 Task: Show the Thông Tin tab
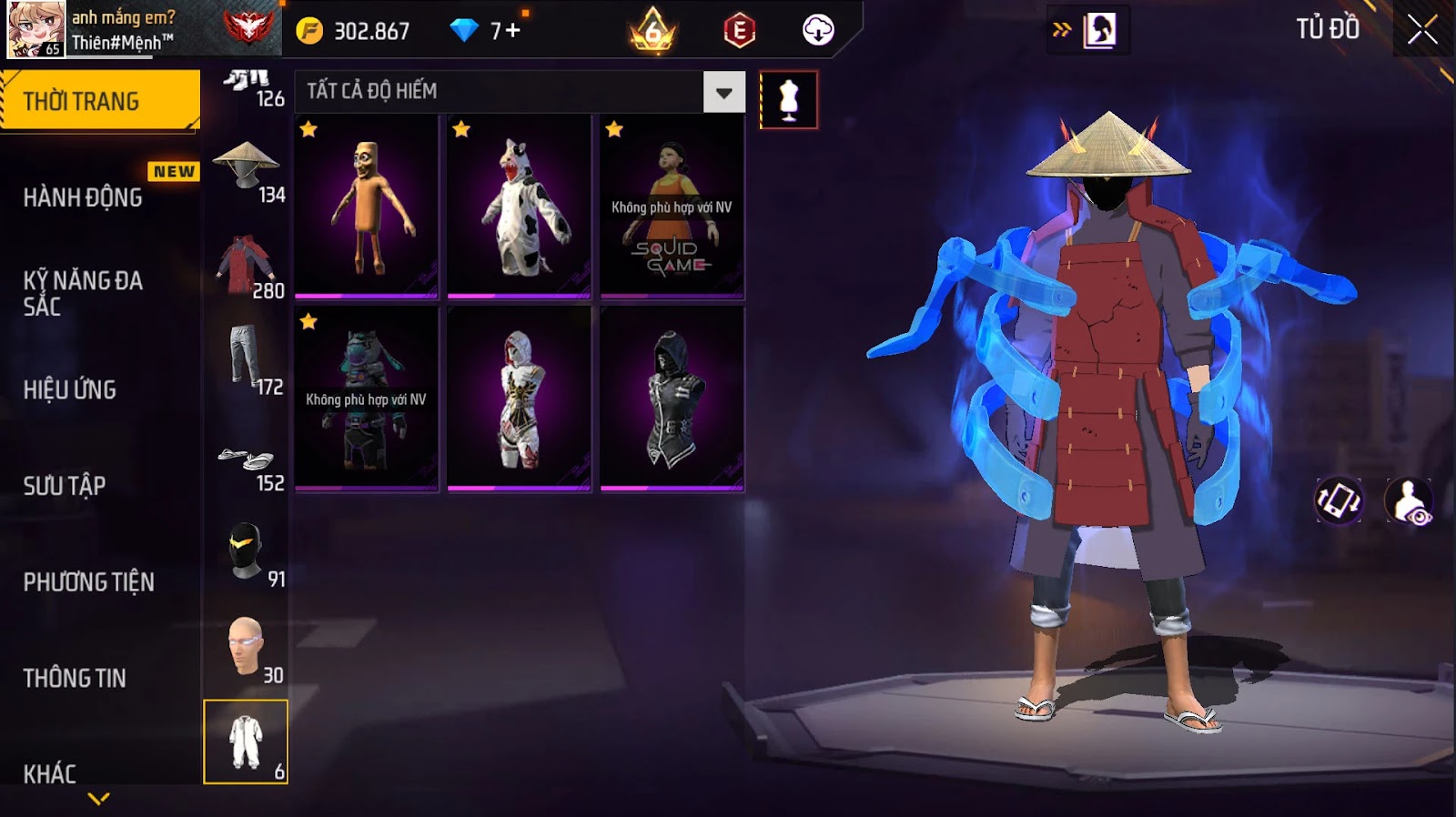(75, 678)
